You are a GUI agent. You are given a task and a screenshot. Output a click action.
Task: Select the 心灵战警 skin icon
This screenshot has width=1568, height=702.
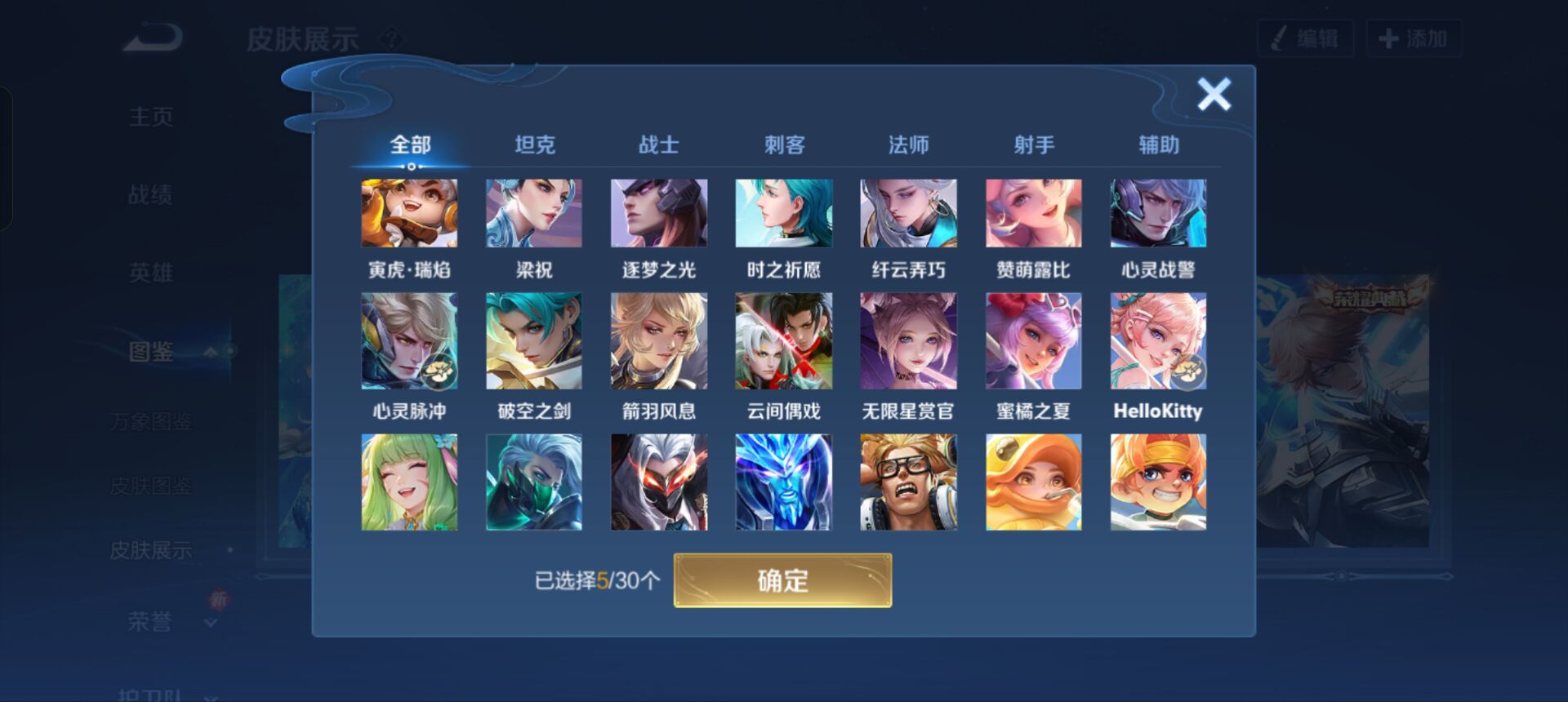pyautogui.click(x=1157, y=214)
